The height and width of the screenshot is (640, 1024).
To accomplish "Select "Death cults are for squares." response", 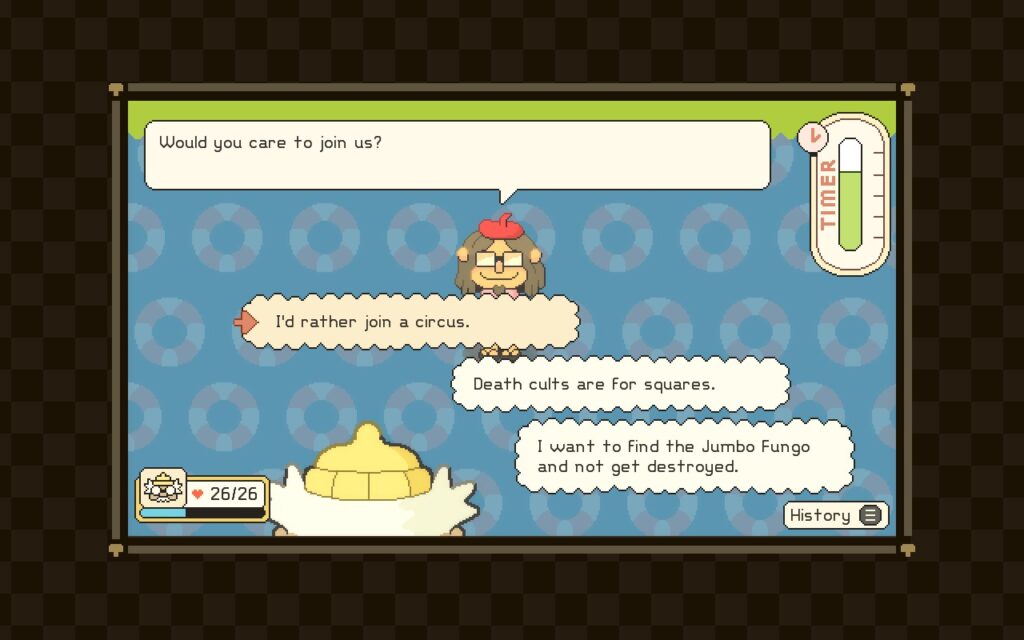I will pos(620,384).
